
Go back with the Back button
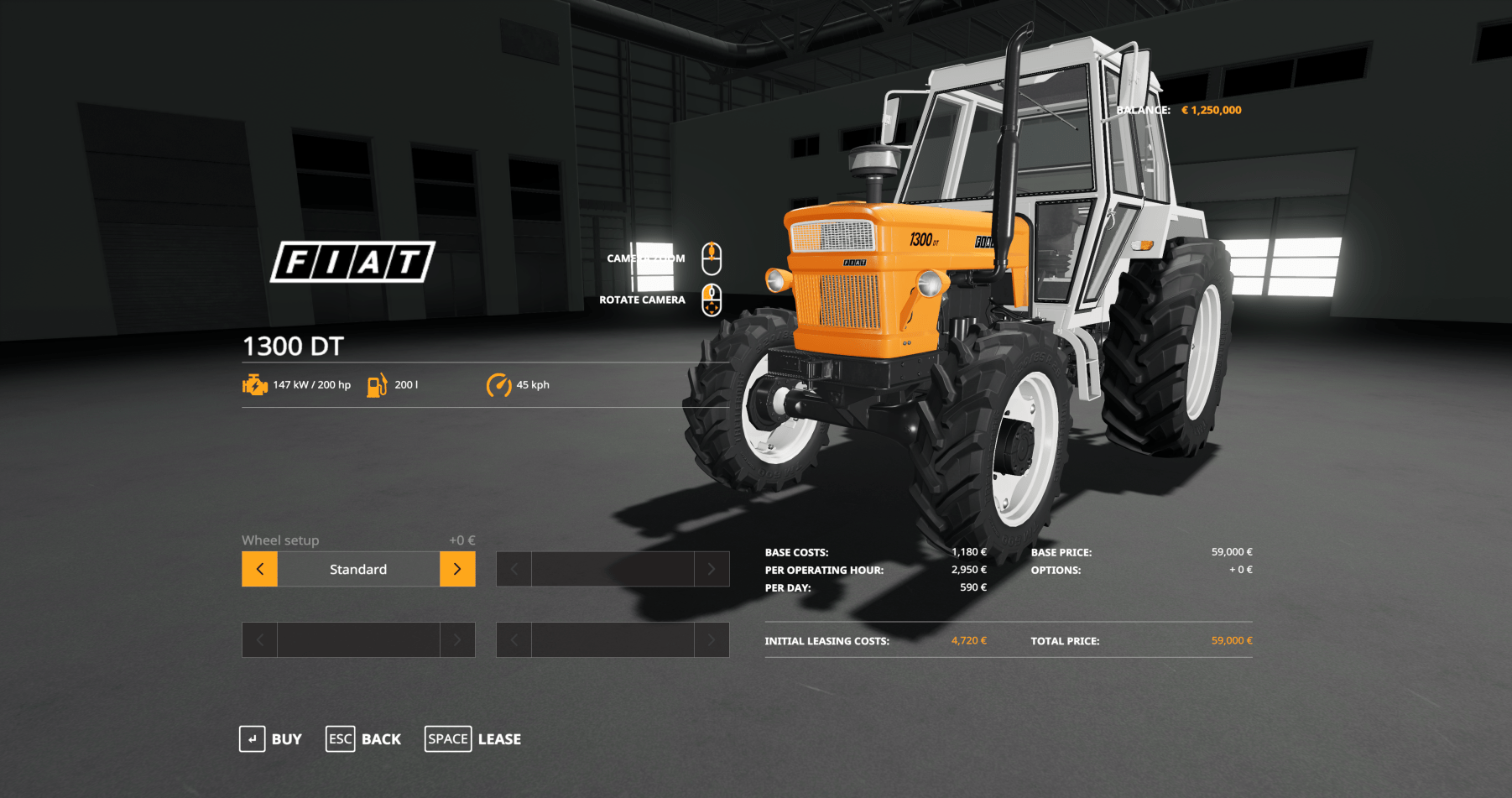coord(364,739)
